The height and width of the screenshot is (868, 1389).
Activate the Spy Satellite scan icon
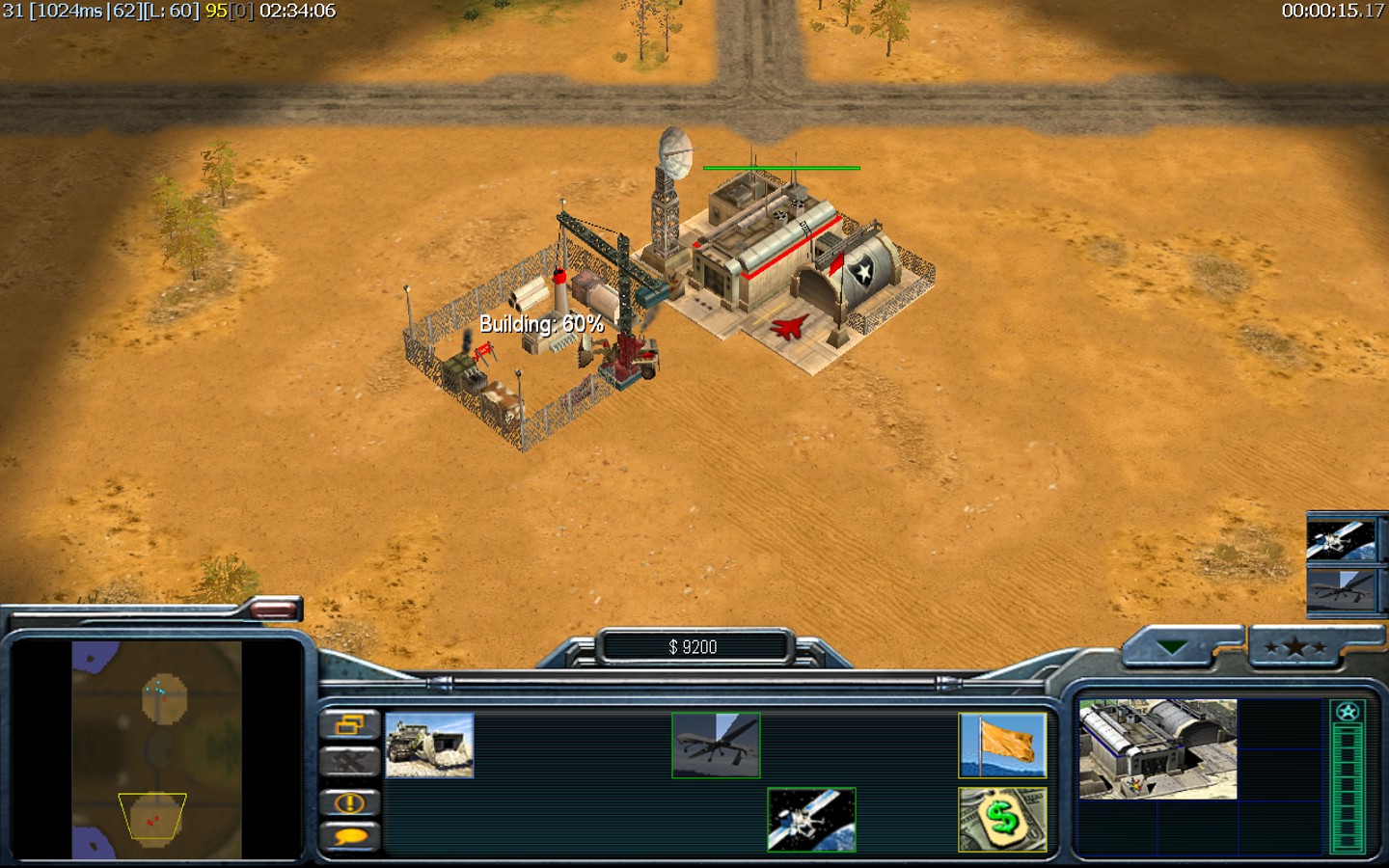pos(811,820)
